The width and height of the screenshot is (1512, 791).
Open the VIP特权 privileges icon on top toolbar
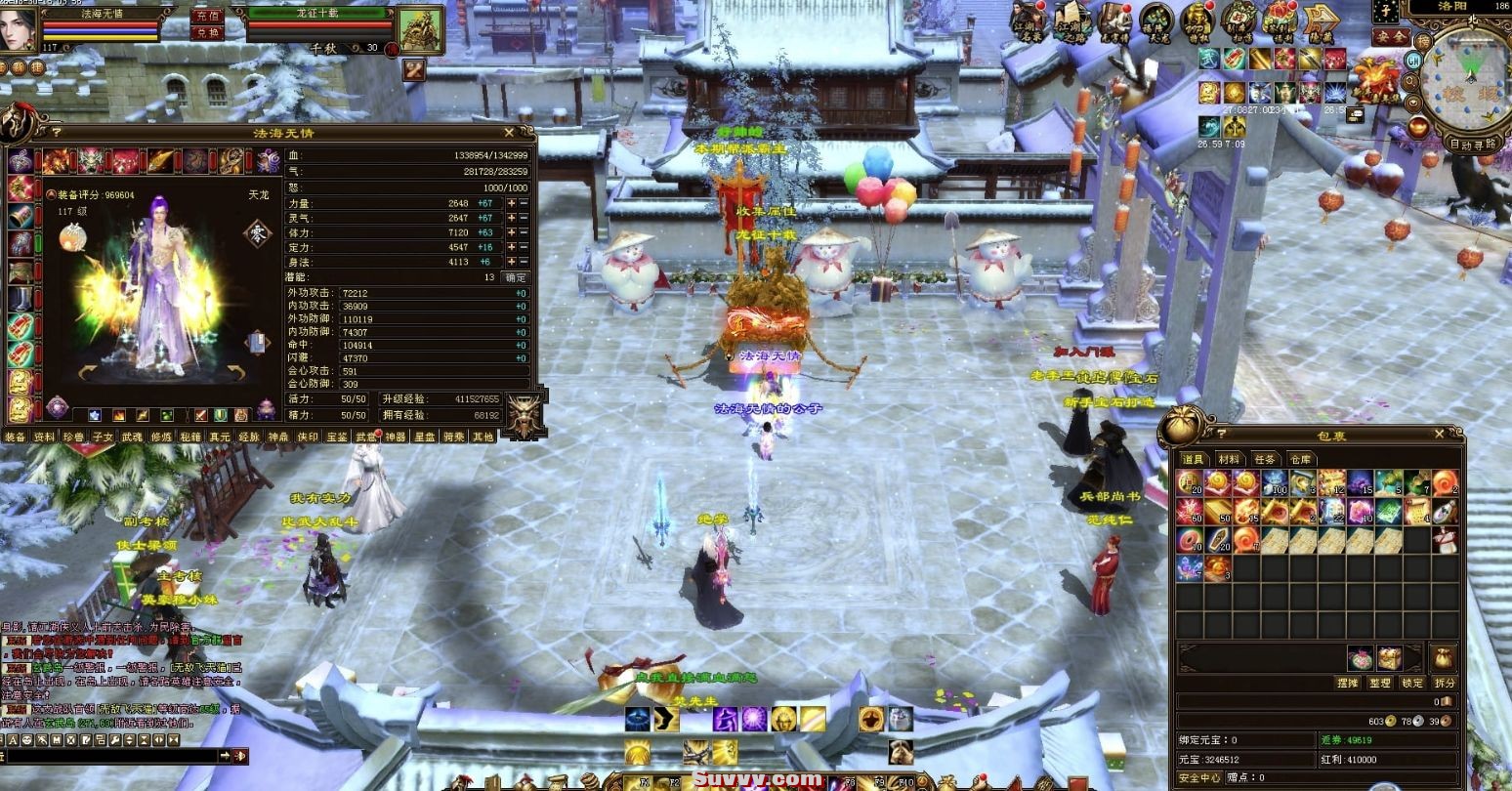1197,22
